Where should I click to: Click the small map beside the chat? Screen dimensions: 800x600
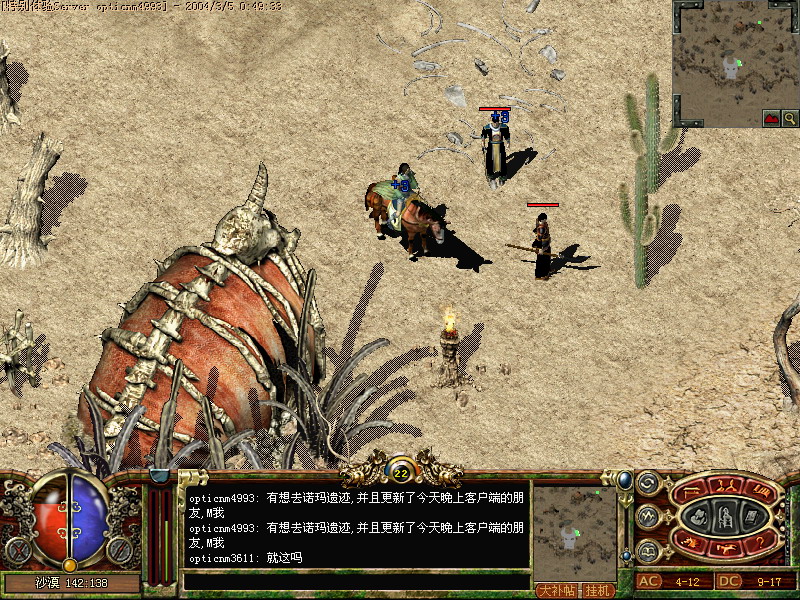click(x=575, y=531)
